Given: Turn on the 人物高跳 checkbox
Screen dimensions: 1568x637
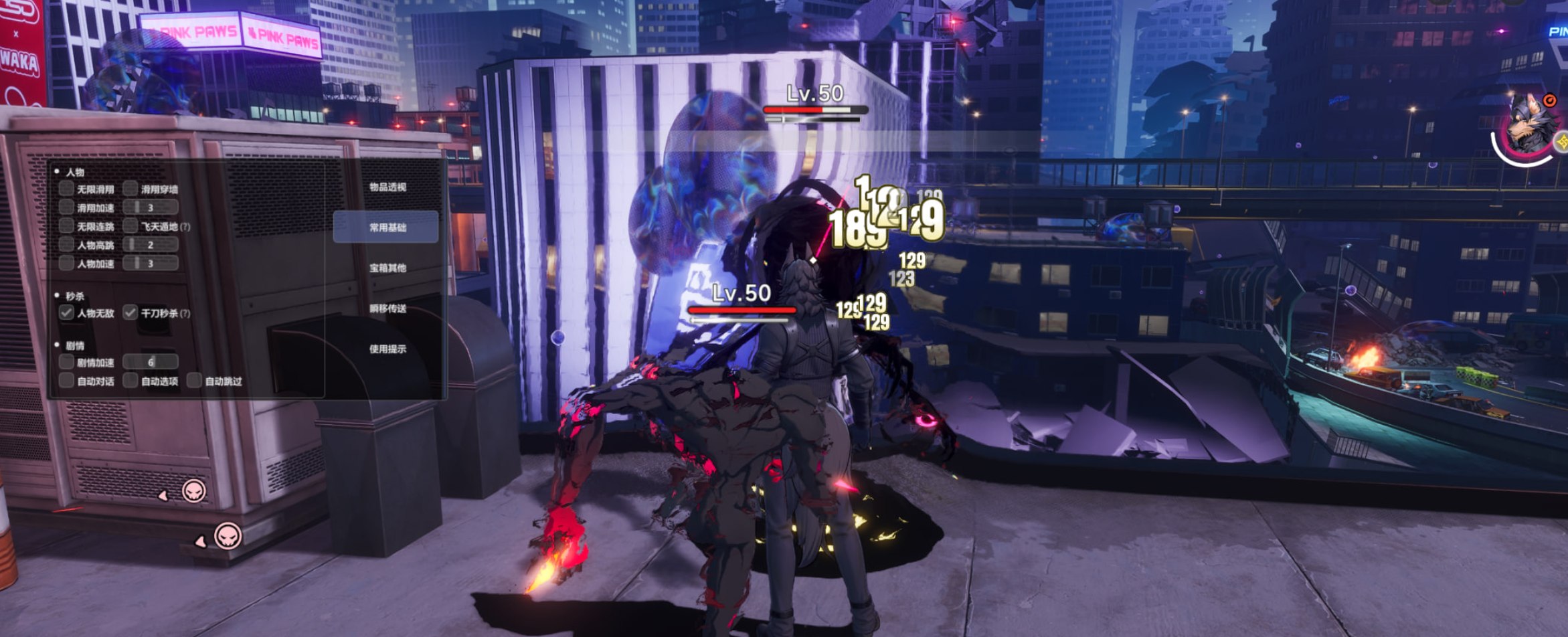Looking at the screenshot, I should [x=66, y=245].
